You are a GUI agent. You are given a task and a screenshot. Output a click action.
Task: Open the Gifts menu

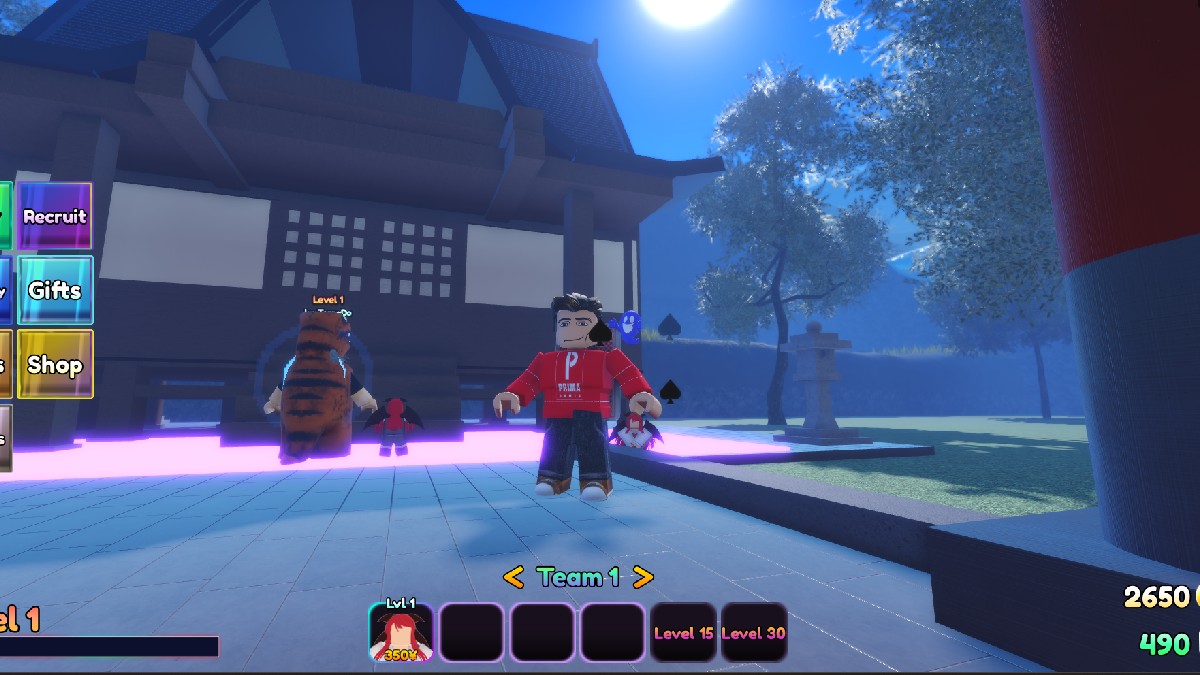(x=55, y=290)
